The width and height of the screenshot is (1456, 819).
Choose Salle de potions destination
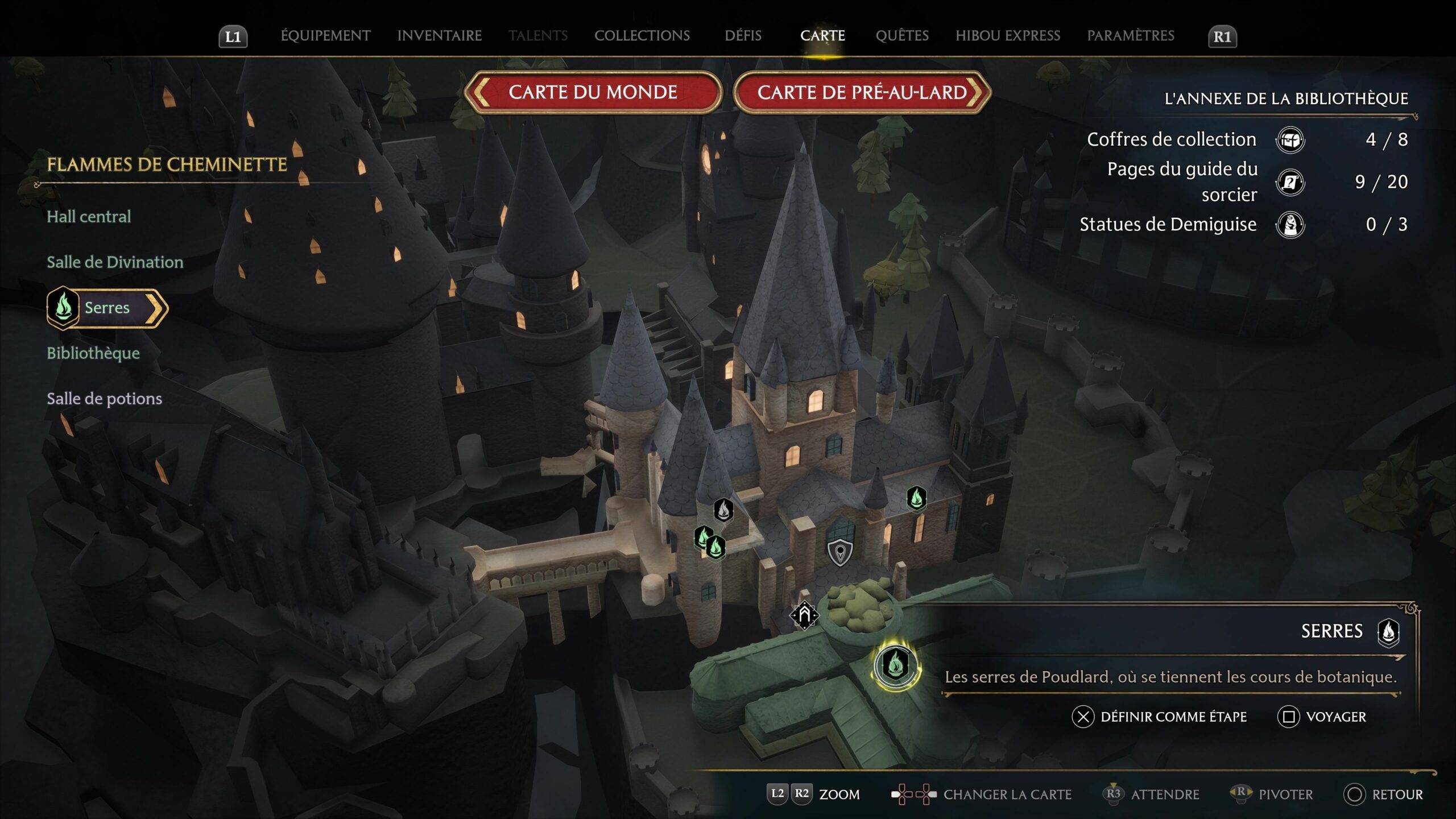104,399
